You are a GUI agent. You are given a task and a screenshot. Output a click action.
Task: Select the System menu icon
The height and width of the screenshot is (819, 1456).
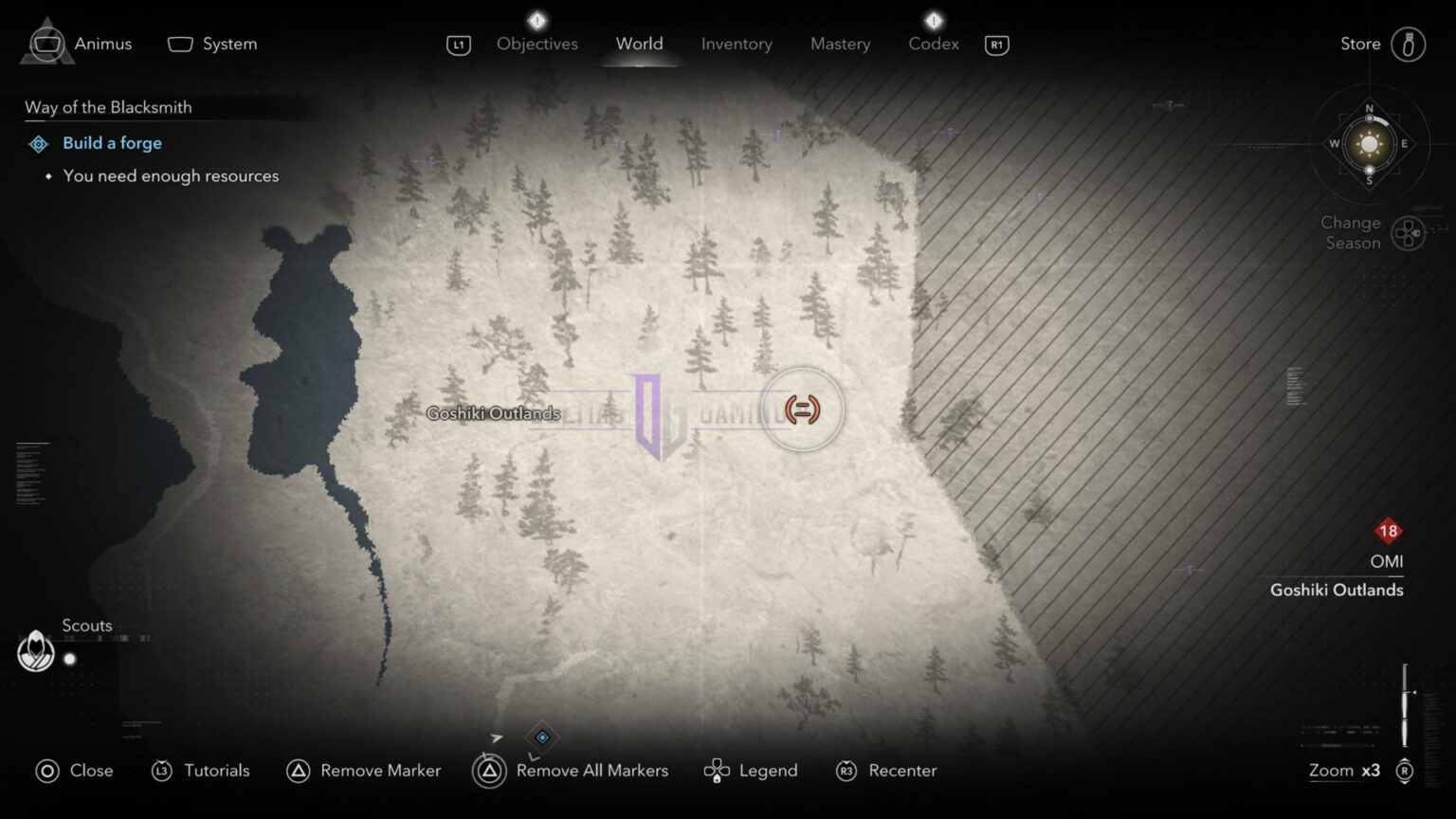tap(179, 44)
